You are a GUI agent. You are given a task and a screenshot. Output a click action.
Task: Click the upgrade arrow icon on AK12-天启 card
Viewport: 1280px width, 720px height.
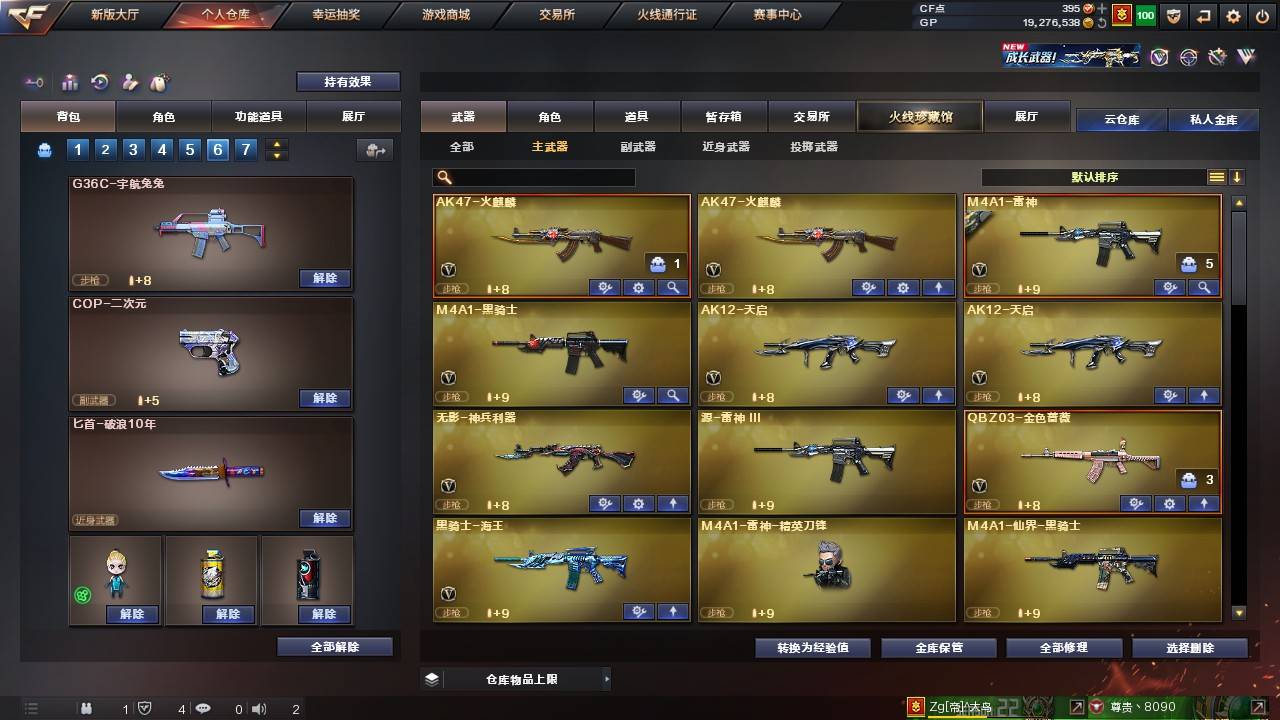[938, 396]
